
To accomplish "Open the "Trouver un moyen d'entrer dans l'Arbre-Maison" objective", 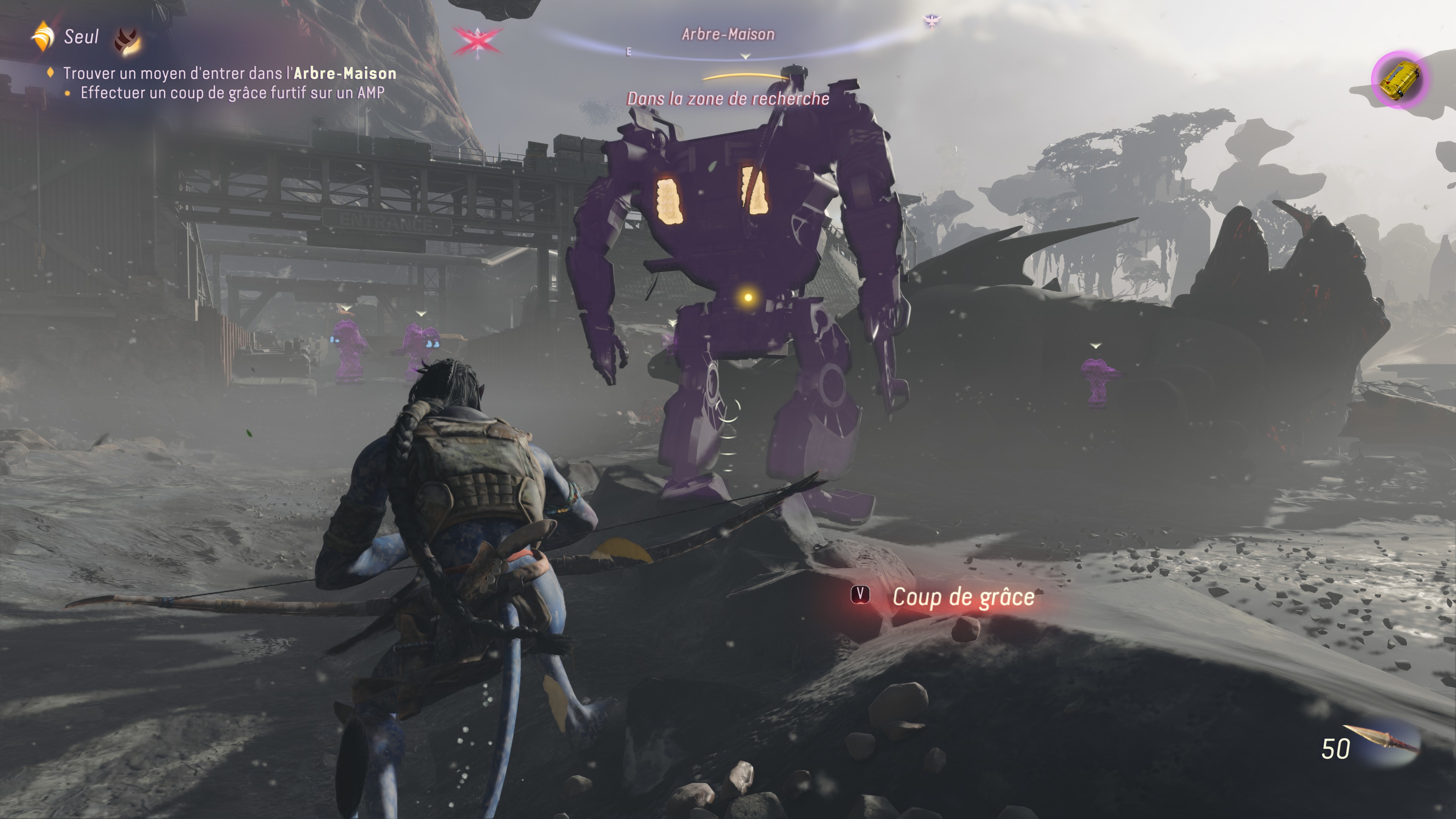I will coord(229,74).
